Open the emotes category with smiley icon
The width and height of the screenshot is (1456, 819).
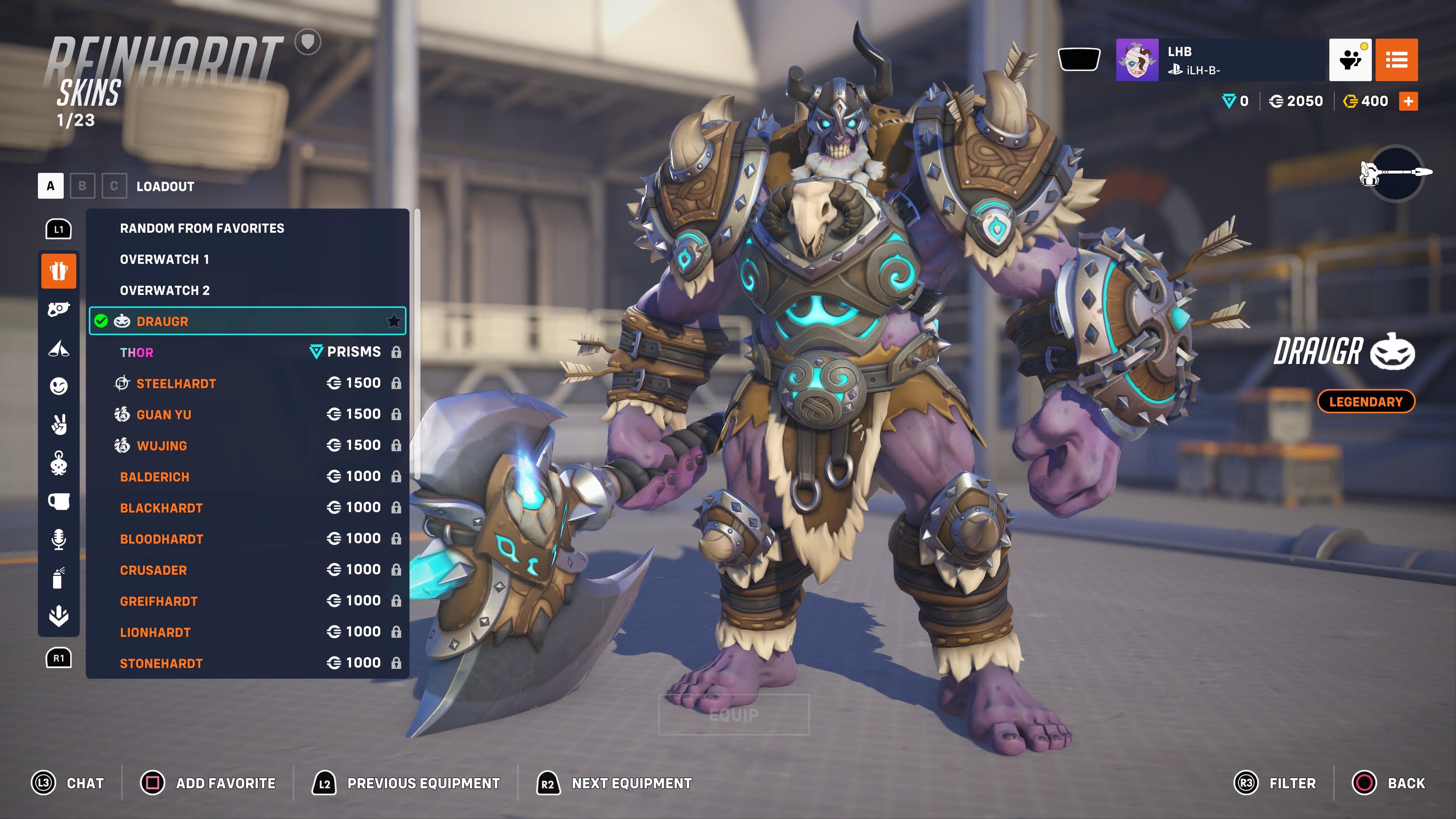point(59,386)
